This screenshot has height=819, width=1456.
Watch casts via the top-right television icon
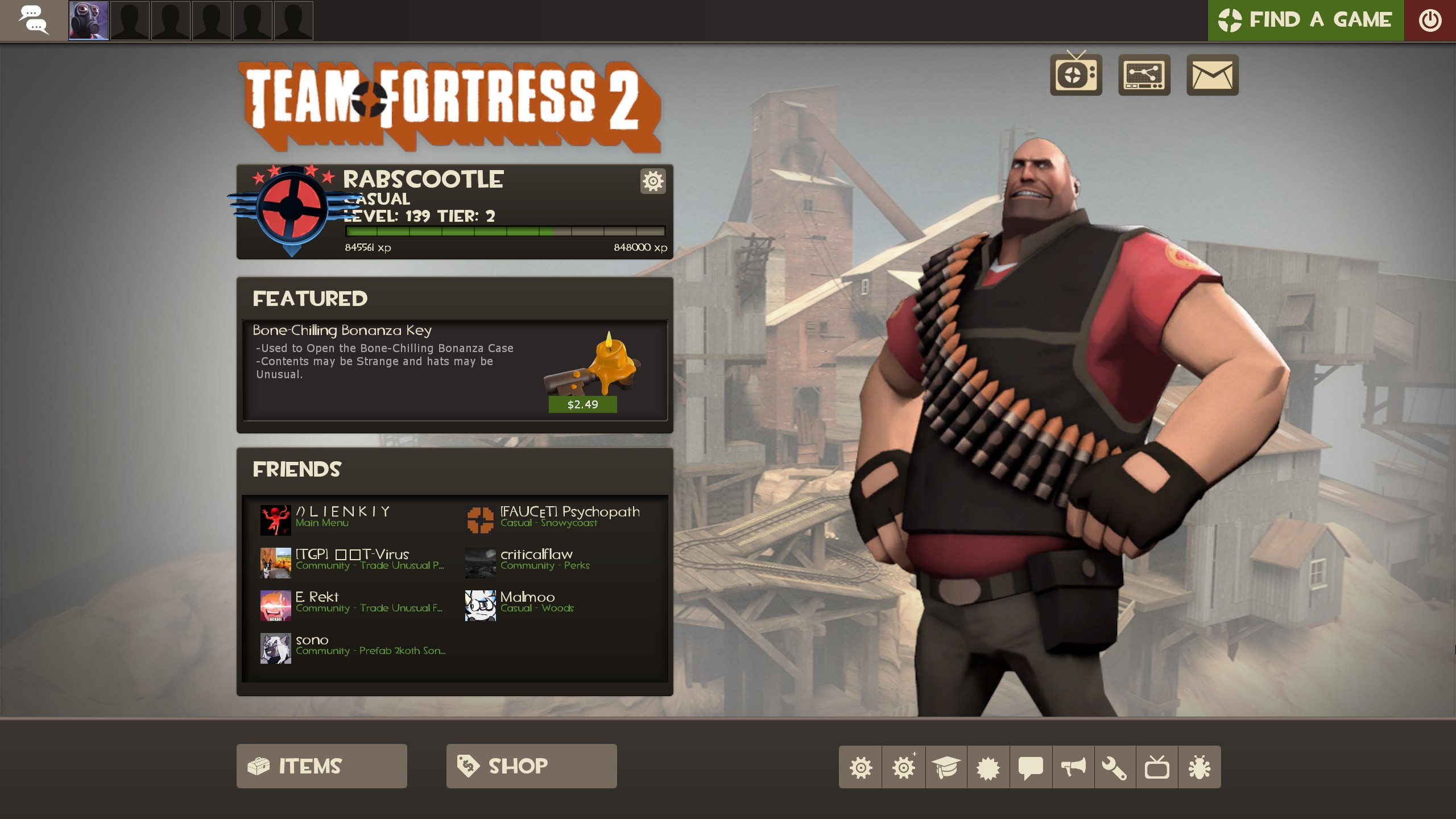[1076, 75]
